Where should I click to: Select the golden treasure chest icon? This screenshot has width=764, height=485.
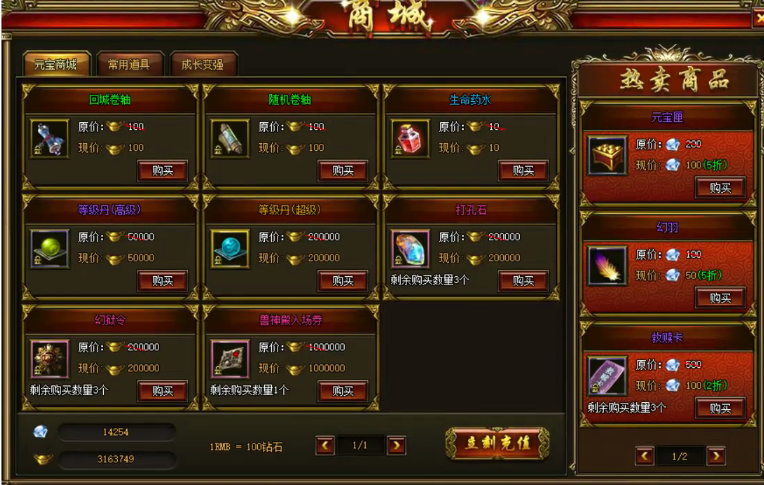(x=607, y=155)
